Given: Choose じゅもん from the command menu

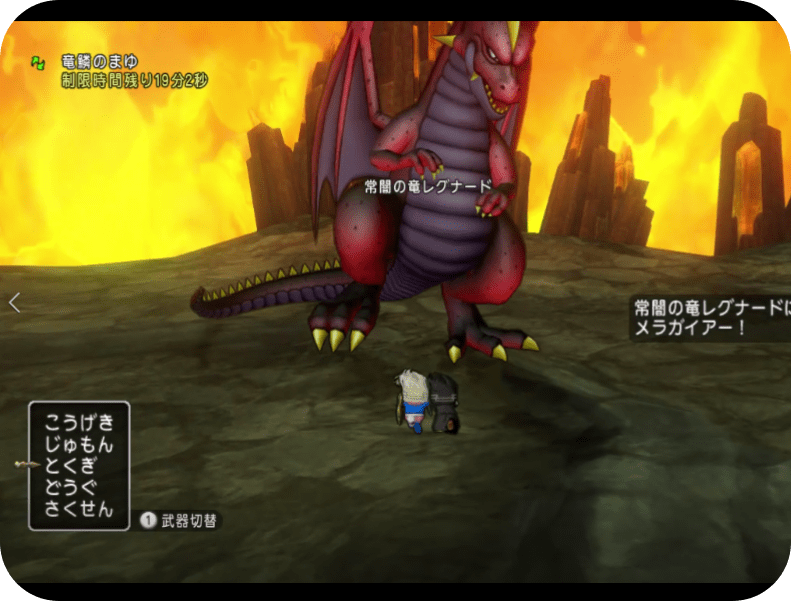Looking at the screenshot, I should (79, 443).
